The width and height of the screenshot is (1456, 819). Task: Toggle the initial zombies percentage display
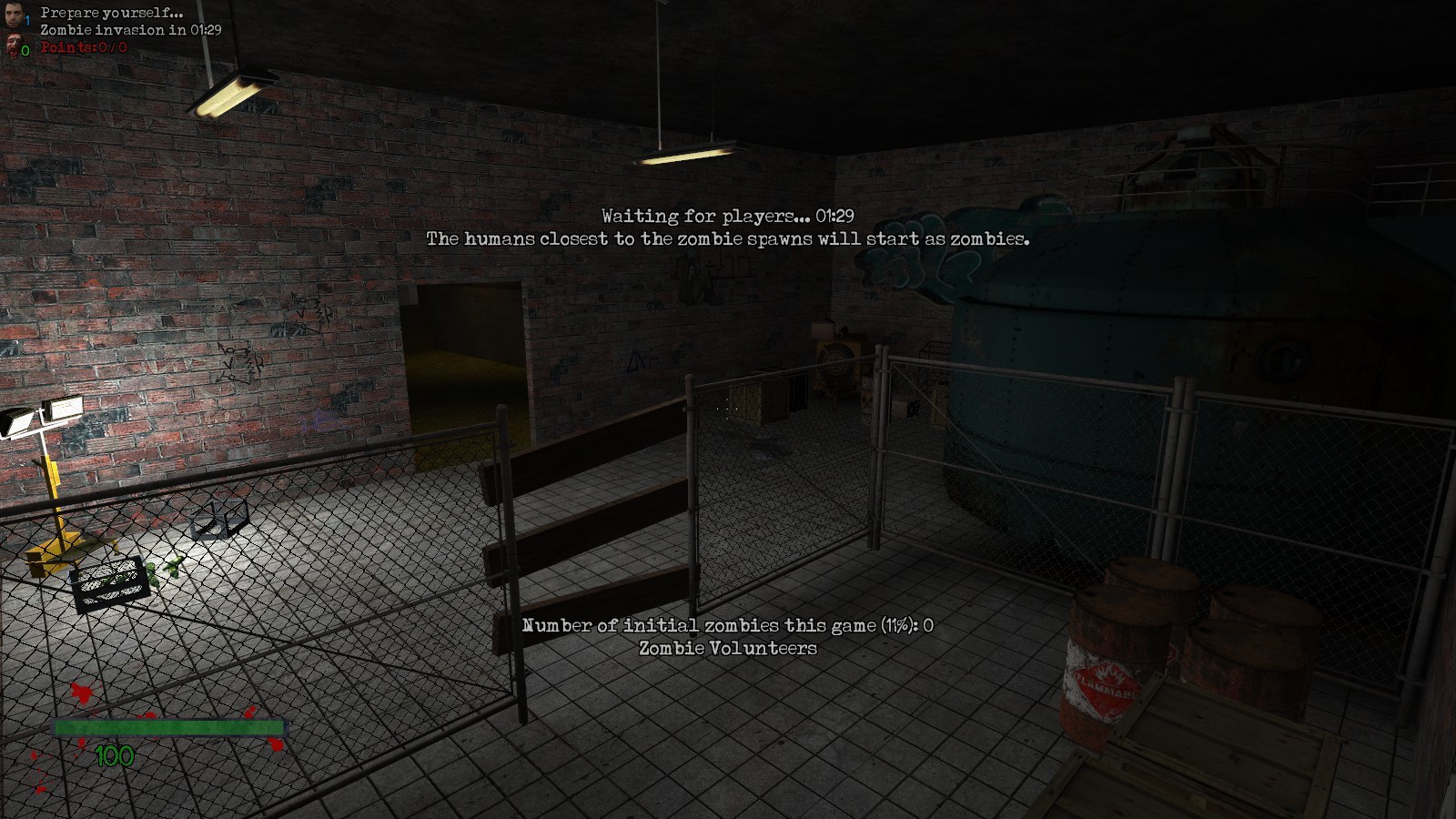point(730,626)
